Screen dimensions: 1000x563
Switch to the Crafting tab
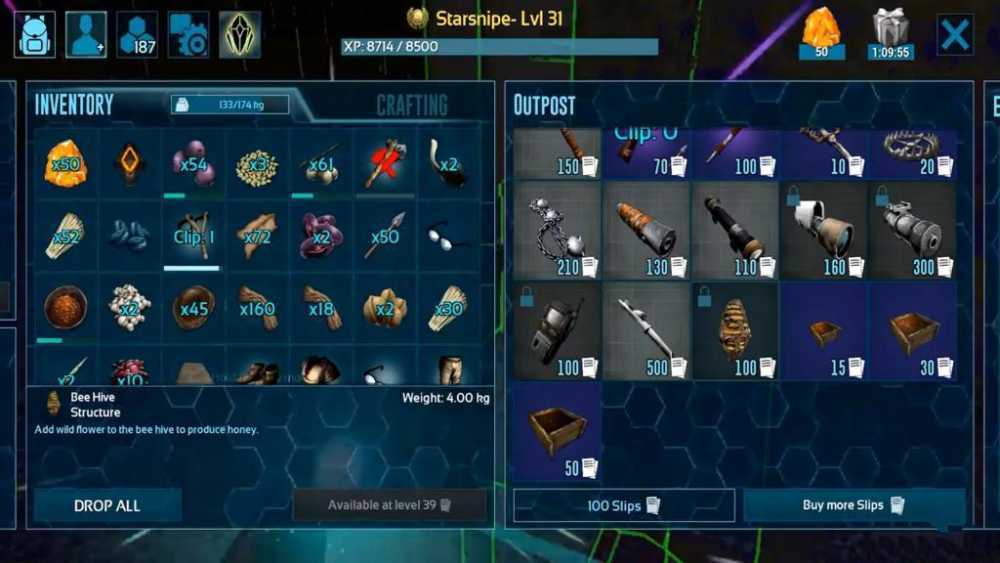pyautogui.click(x=411, y=105)
